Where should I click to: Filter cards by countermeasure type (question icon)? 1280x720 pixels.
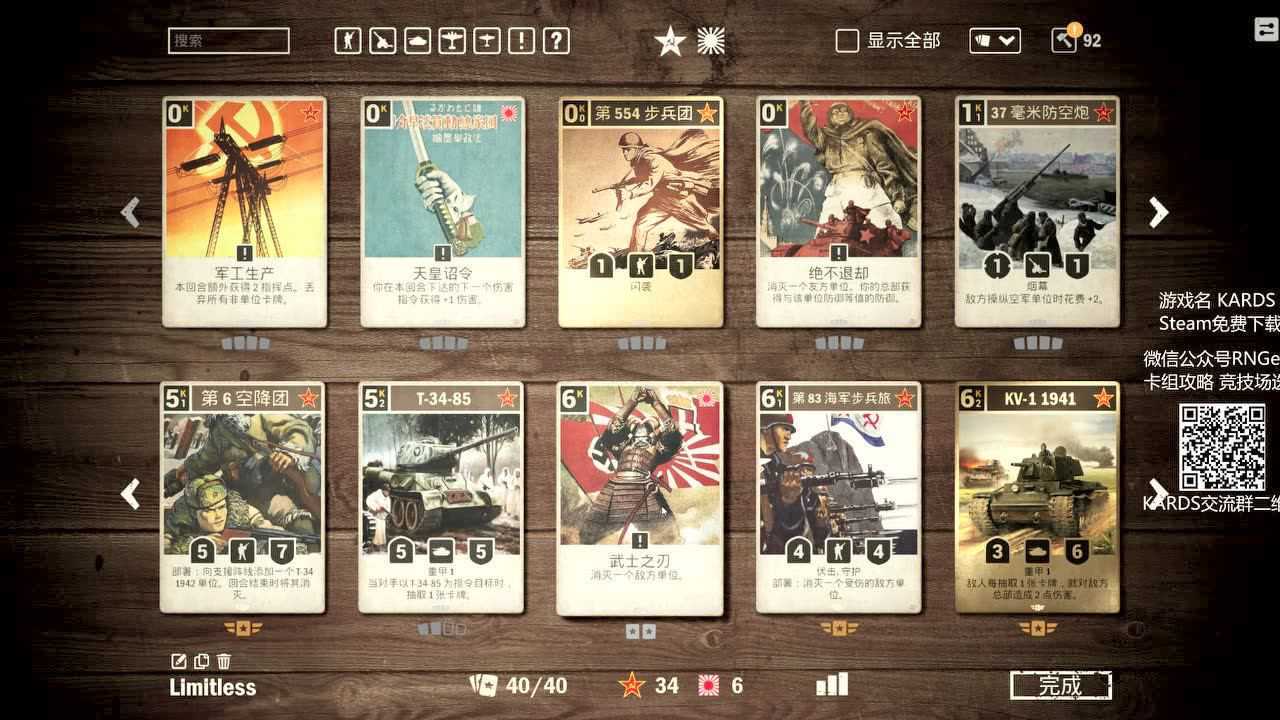coord(556,40)
